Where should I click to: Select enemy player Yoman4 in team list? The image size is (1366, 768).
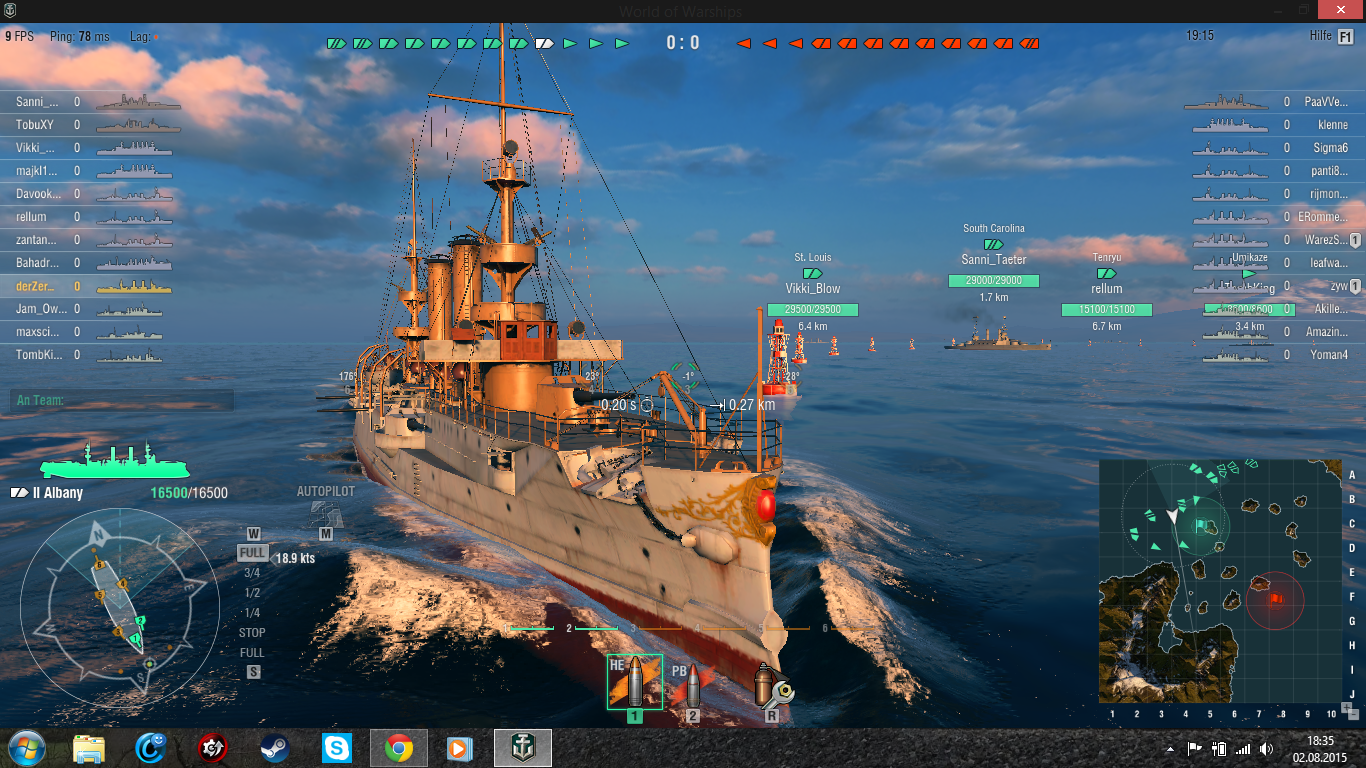1329,355
